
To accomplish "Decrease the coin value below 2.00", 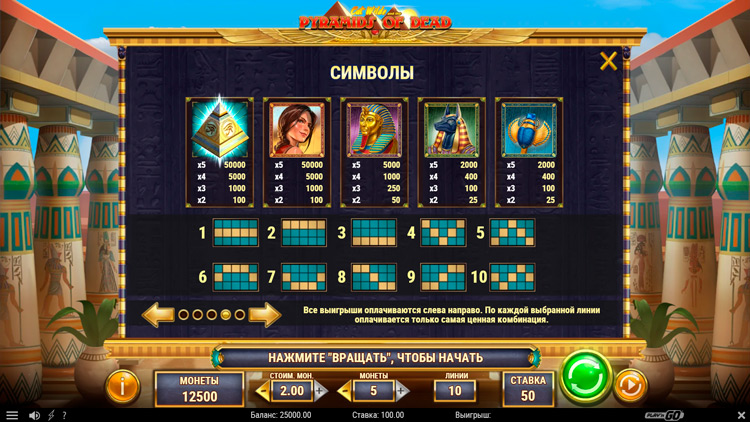I will tap(264, 391).
